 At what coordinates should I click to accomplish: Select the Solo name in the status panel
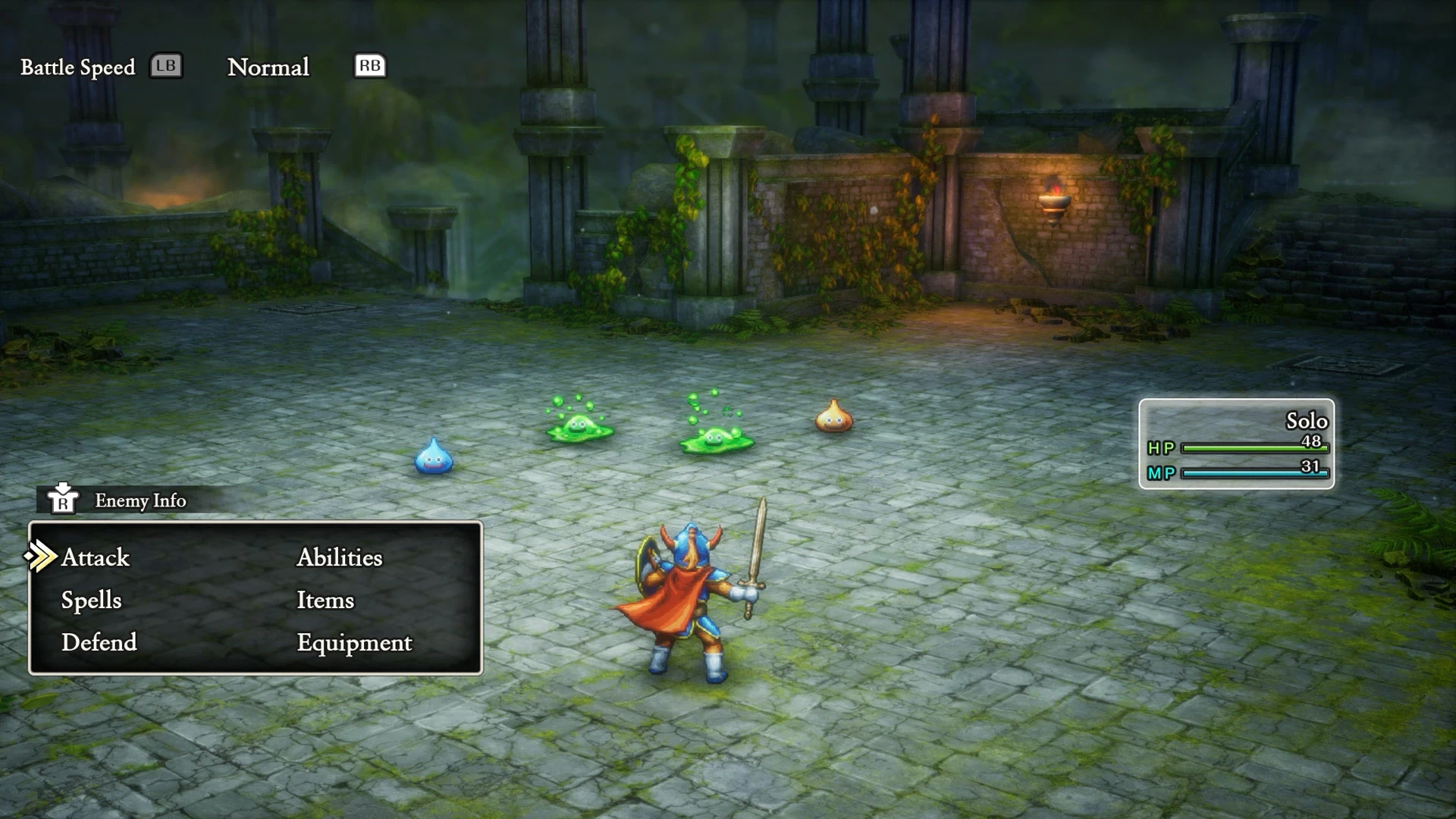pyautogui.click(x=1307, y=422)
